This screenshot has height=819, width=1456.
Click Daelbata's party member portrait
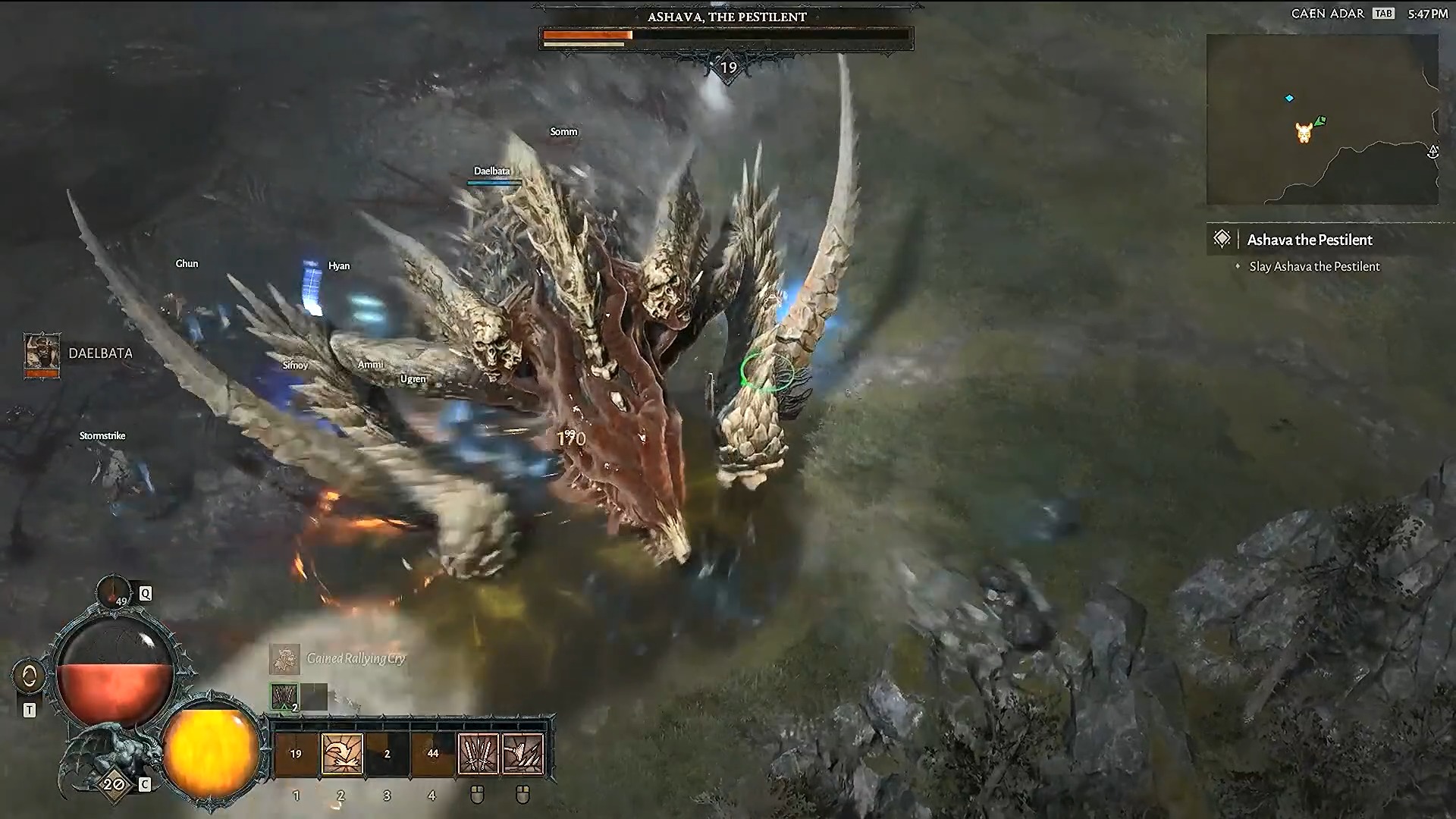[42, 354]
